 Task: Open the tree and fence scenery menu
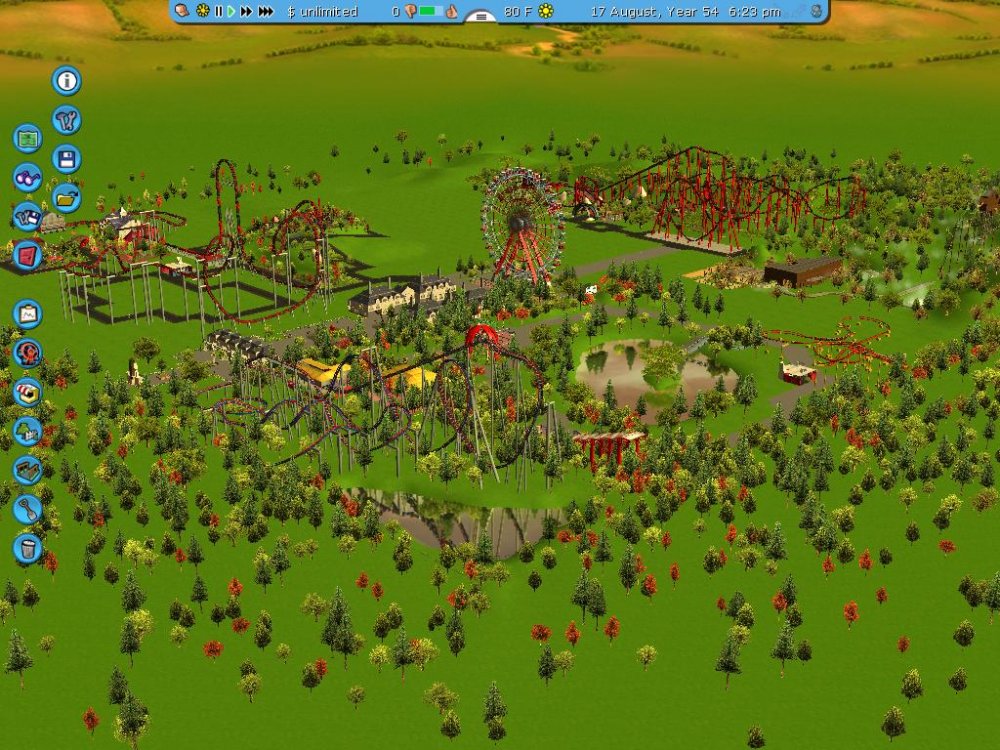pos(28,431)
